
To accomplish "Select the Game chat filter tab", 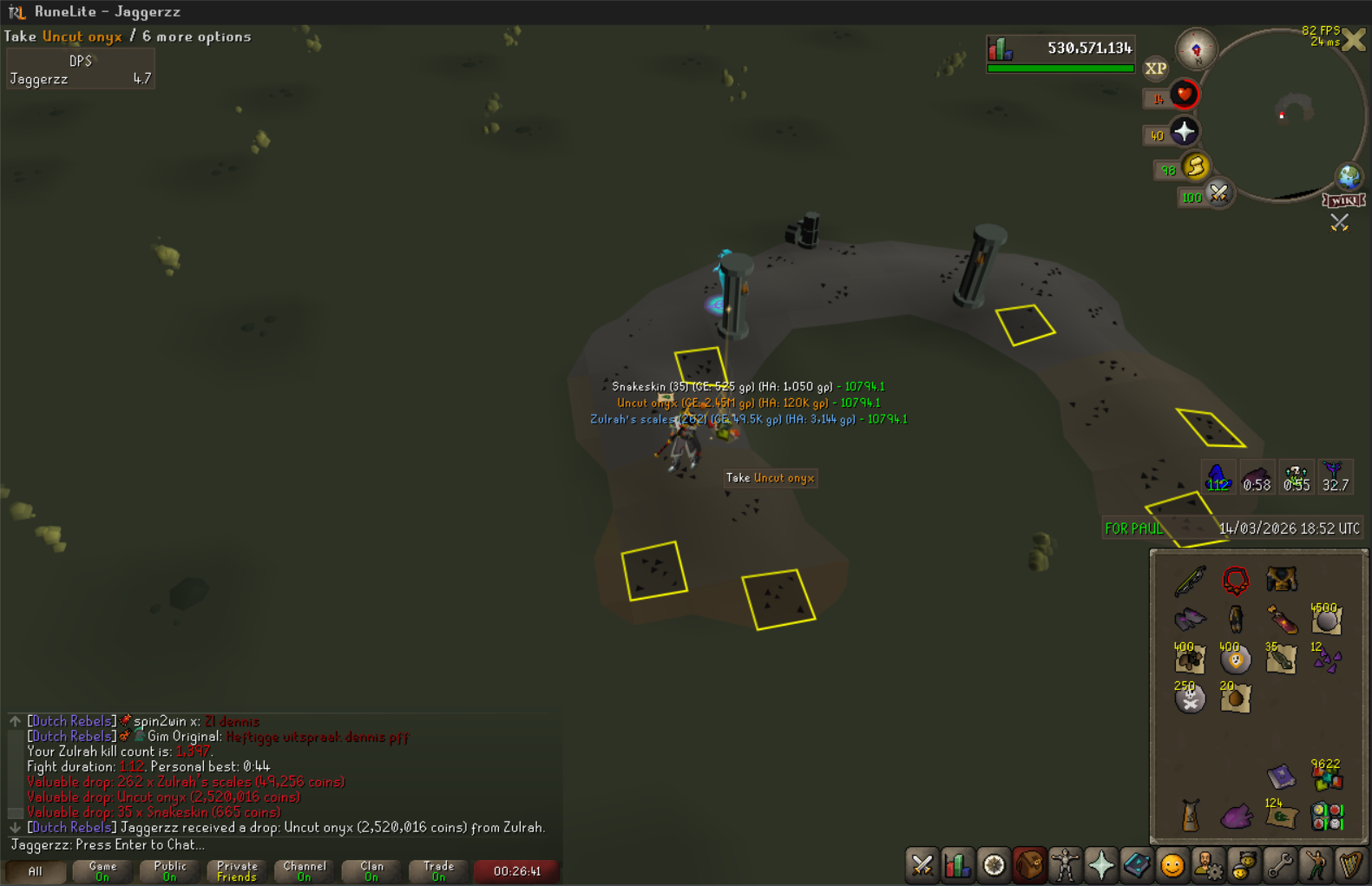I will [102, 870].
